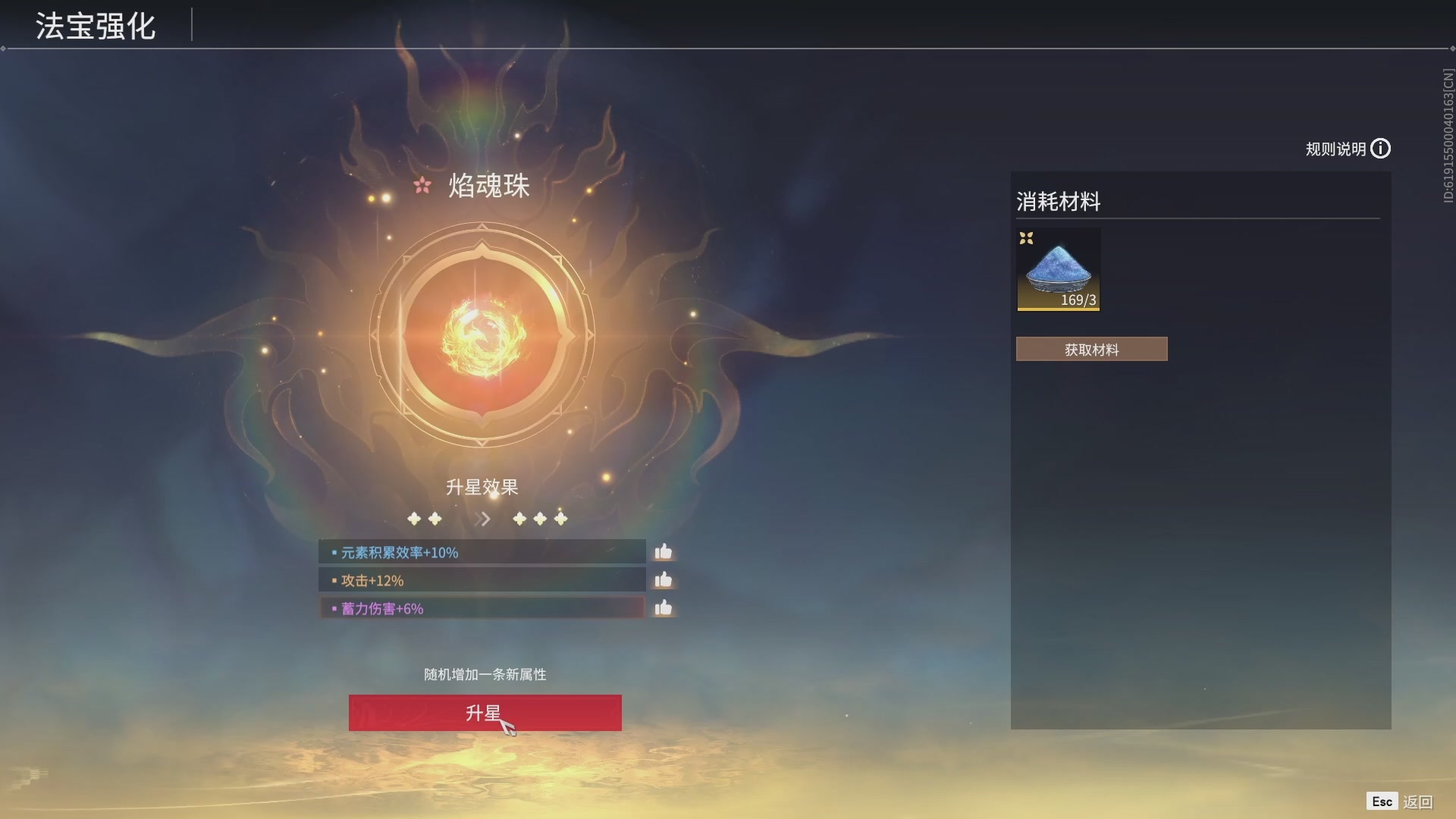Click the 获取材料 button
Viewport: 1456px width, 819px height.
click(1091, 348)
